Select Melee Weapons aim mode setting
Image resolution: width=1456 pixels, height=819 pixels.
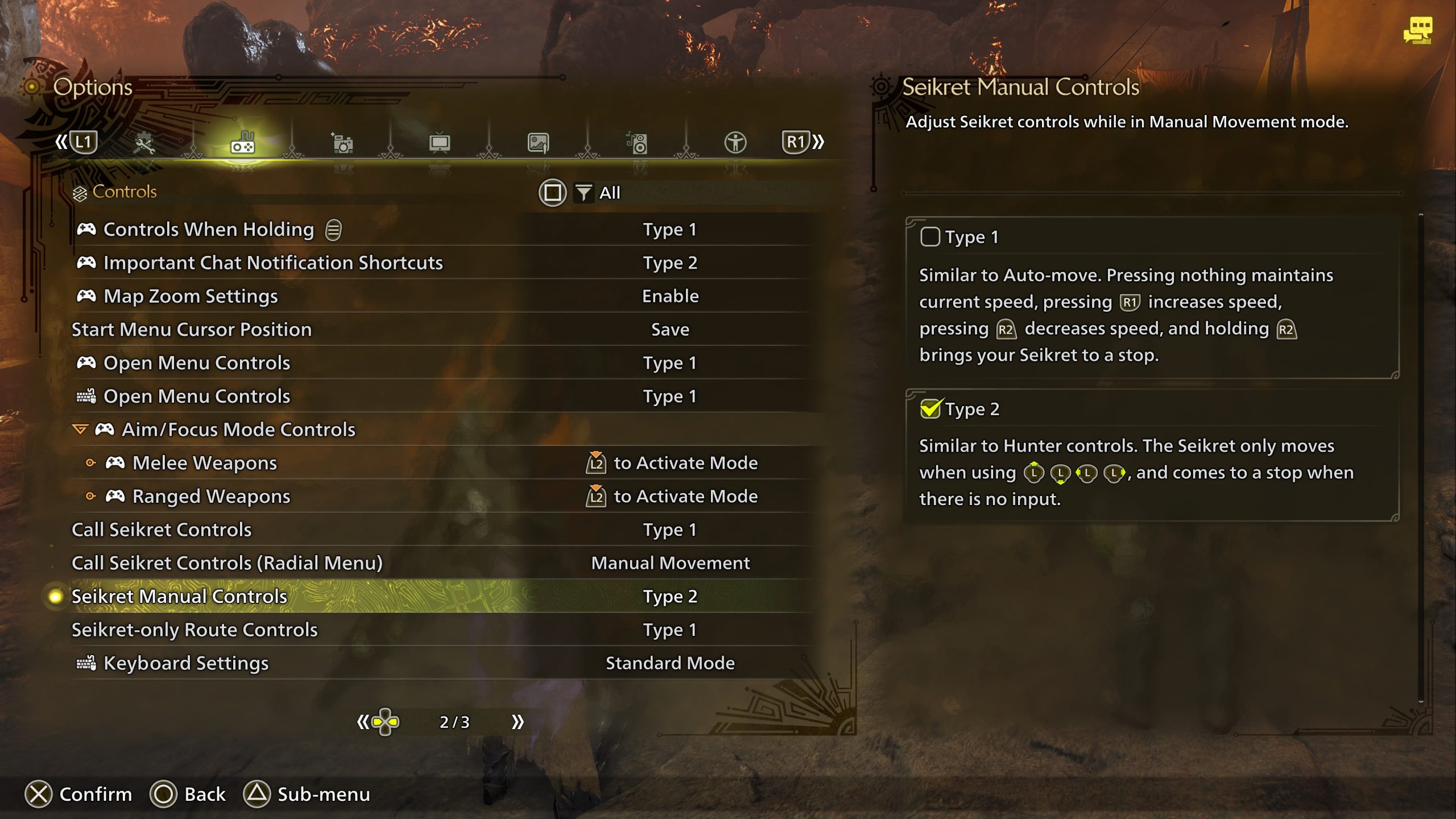click(x=204, y=463)
